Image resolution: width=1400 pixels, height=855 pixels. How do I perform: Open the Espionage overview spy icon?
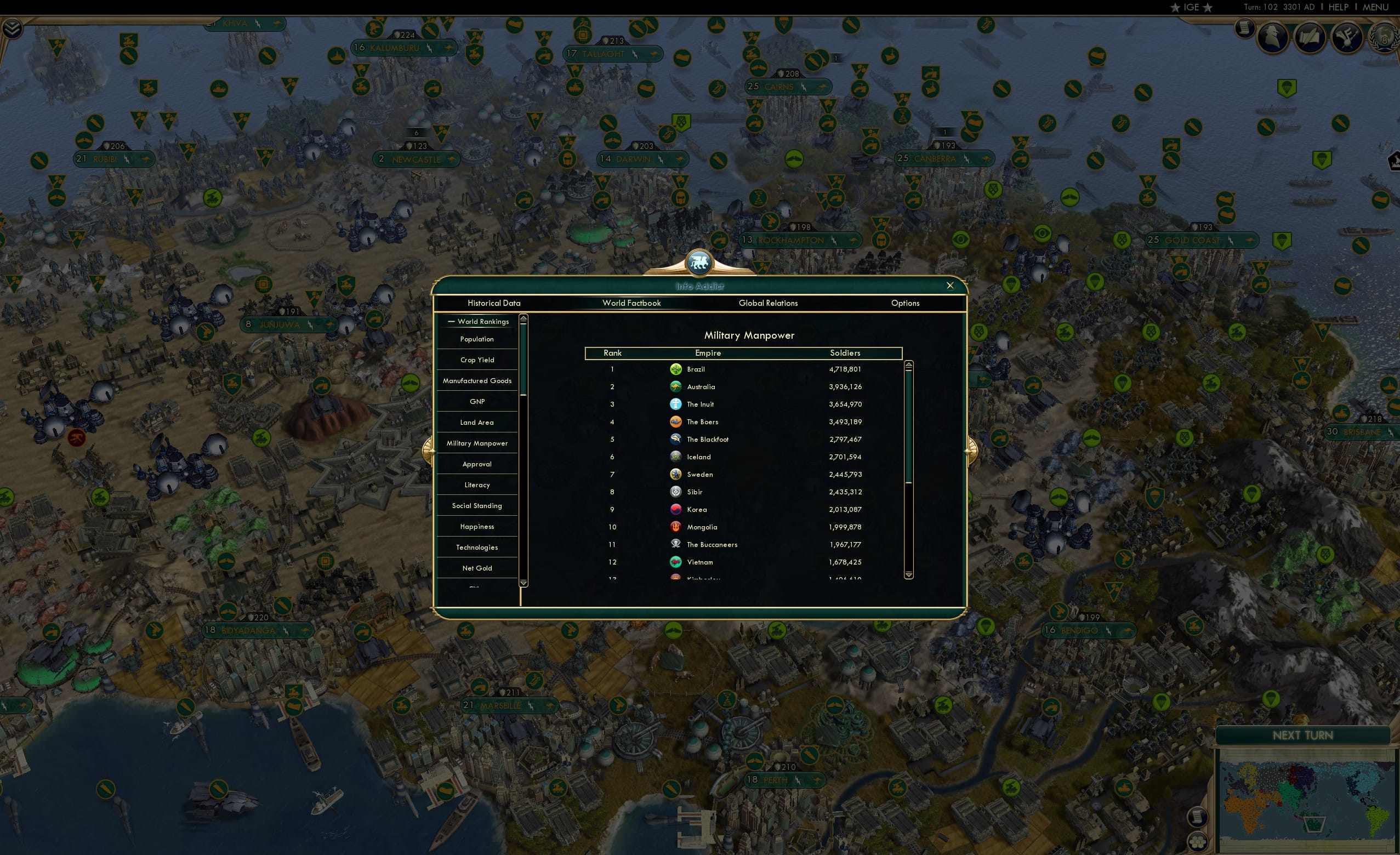tap(1273, 37)
